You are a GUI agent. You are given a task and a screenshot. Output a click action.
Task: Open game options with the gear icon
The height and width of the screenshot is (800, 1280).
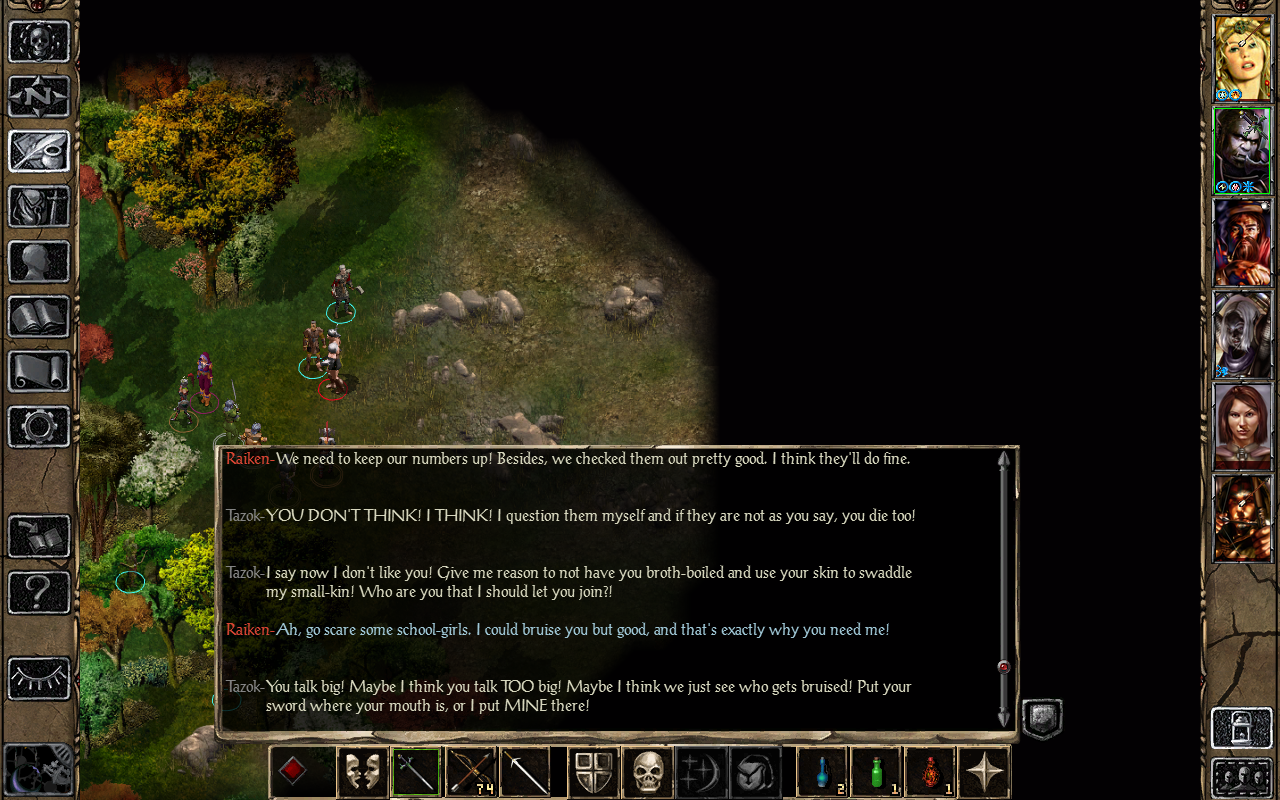pos(39,427)
